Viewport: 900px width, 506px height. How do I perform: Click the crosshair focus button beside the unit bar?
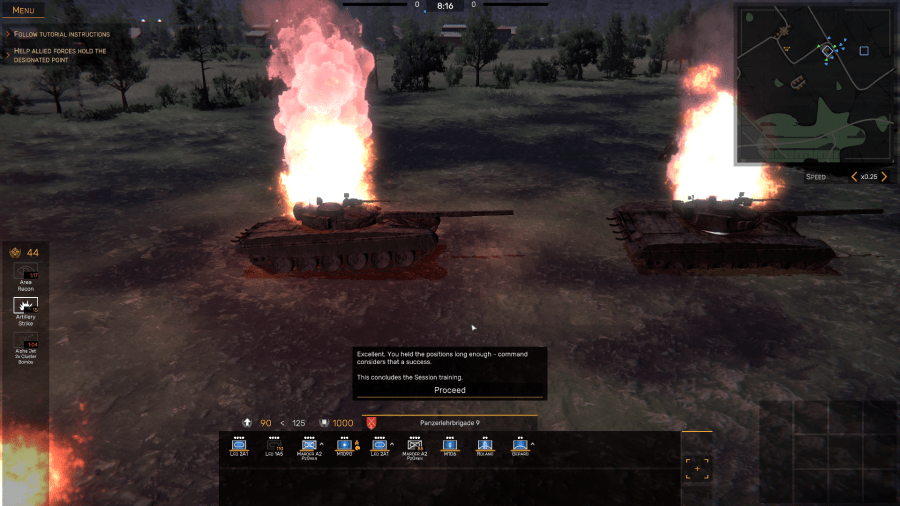pyautogui.click(x=697, y=468)
